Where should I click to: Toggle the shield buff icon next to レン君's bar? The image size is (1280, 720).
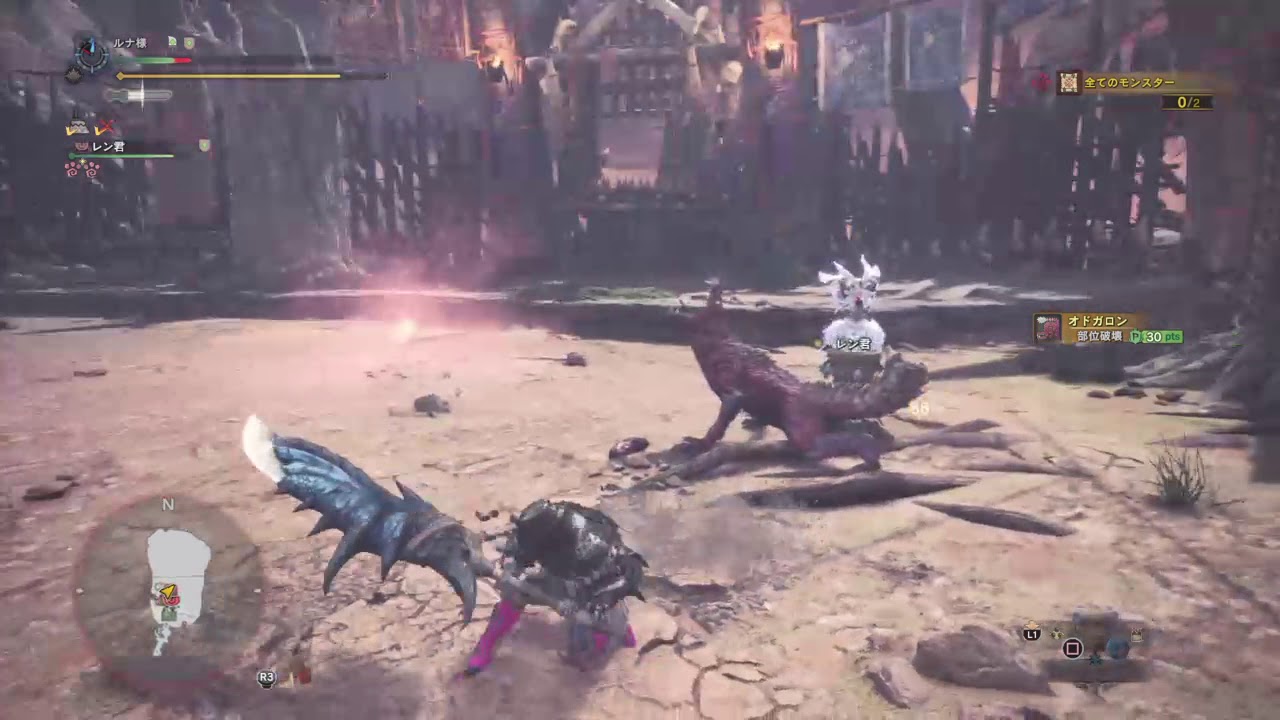click(204, 146)
